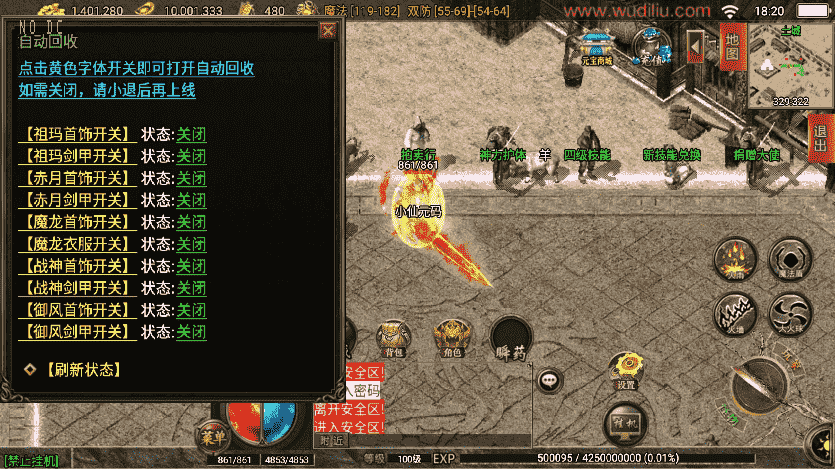Viewport: 835px width, 469px height.
Task: Cast the 火墙 firewall skill
Action: 735,313
